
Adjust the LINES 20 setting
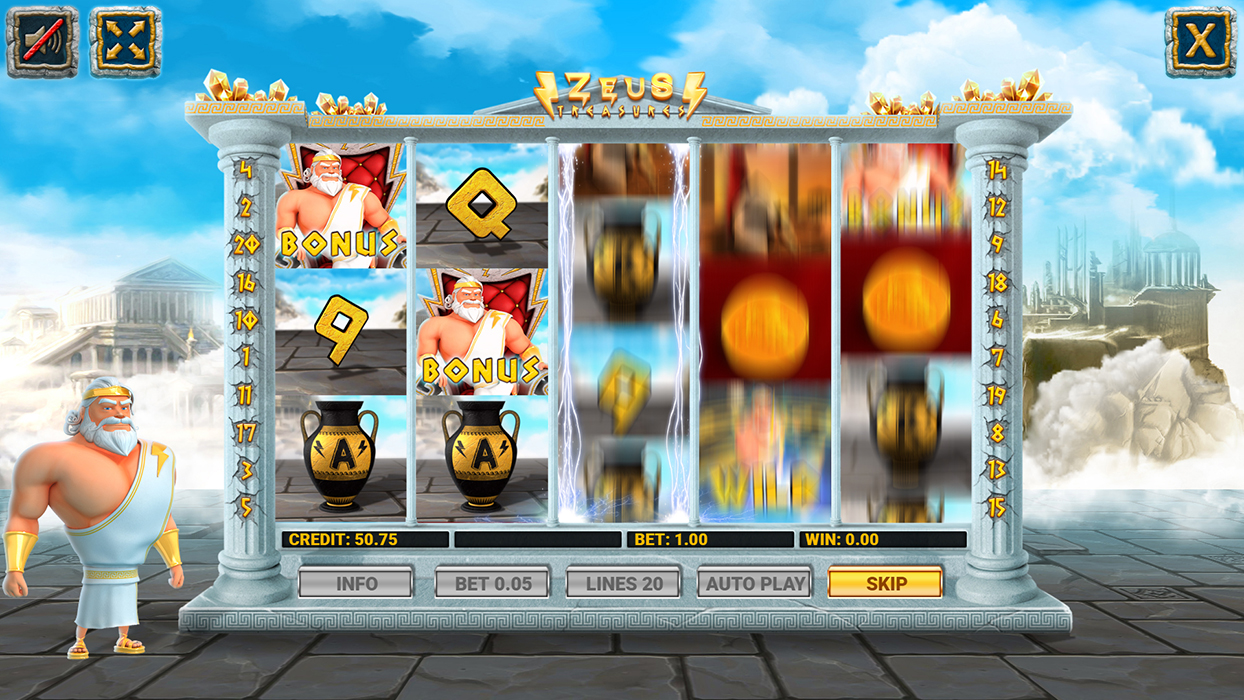click(x=623, y=583)
